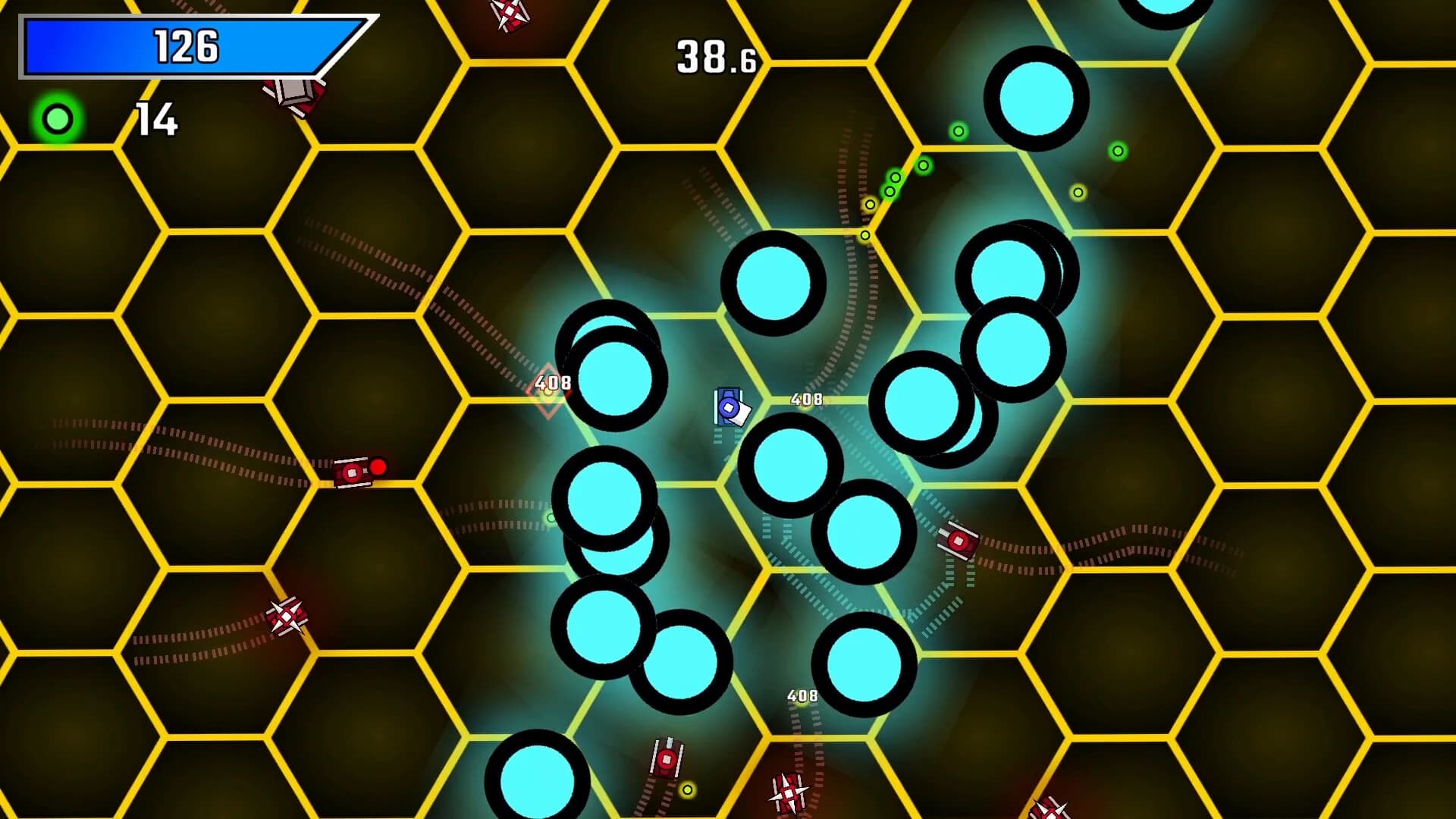The image size is (1456, 819).
Task: Collect the green orb near the timer
Action: click(957, 130)
